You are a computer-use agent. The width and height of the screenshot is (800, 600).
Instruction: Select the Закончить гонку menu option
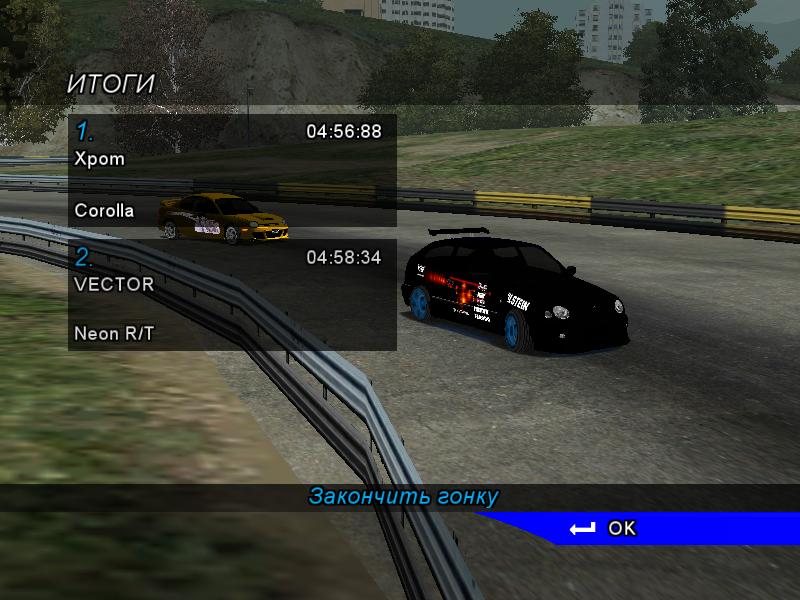click(x=403, y=496)
